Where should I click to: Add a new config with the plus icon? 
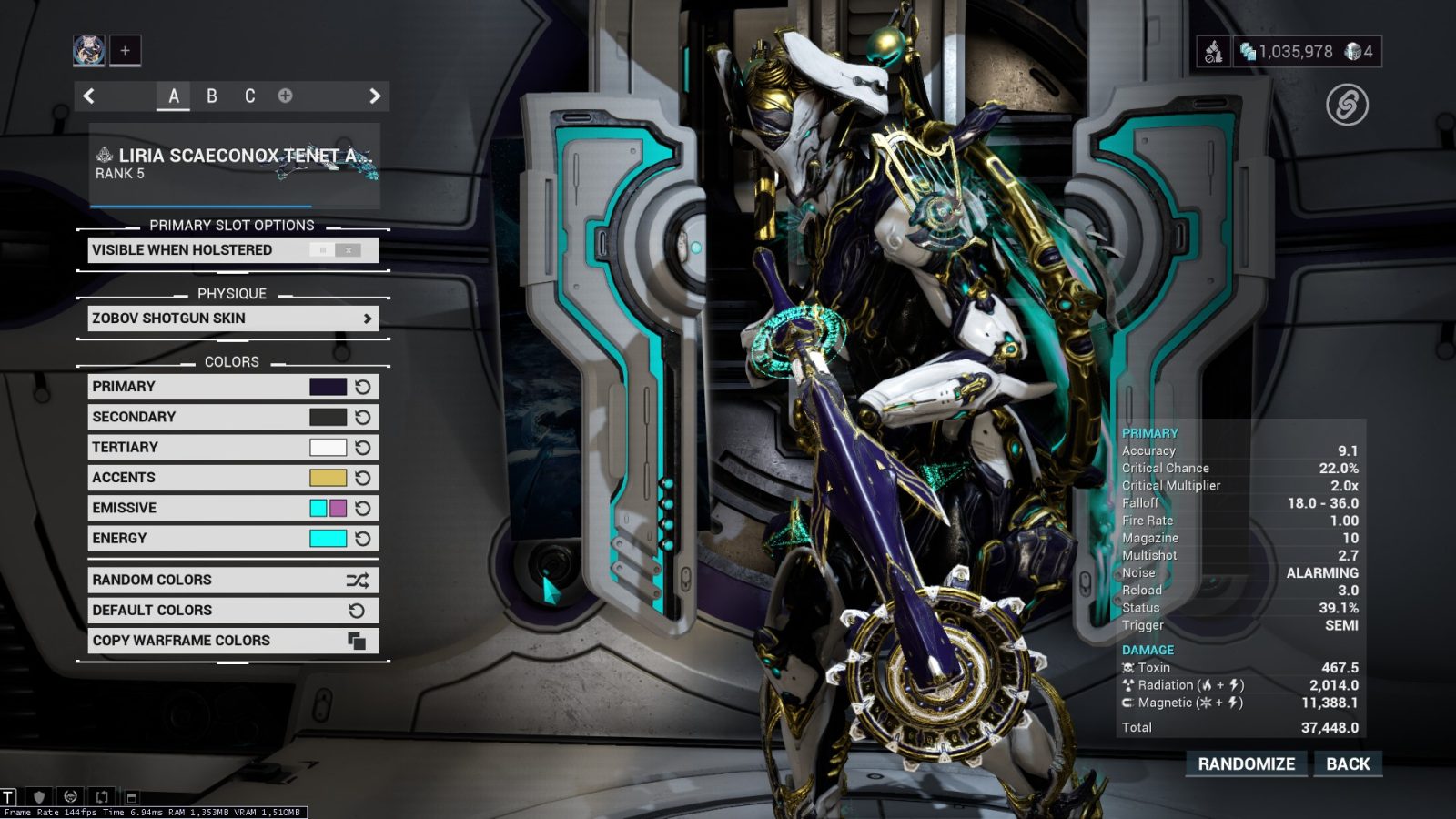pyautogui.click(x=285, y=95)
